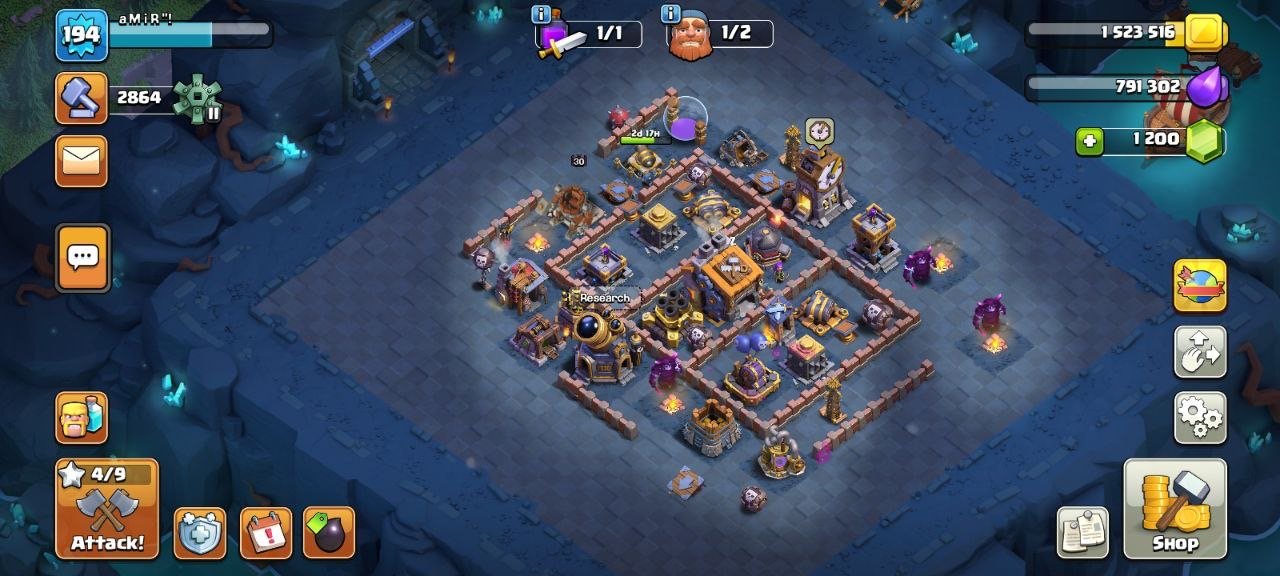Open the mail envelope inbox
1280x576 pixels.
81,161
